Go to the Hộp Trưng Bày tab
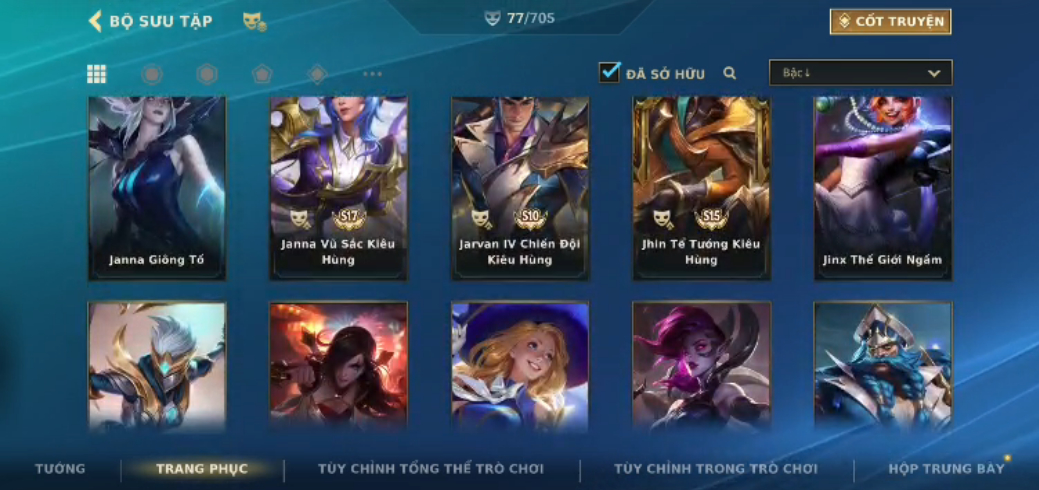Image resolution: width=1039 pixels, height=490 pixels. point(946,468)
